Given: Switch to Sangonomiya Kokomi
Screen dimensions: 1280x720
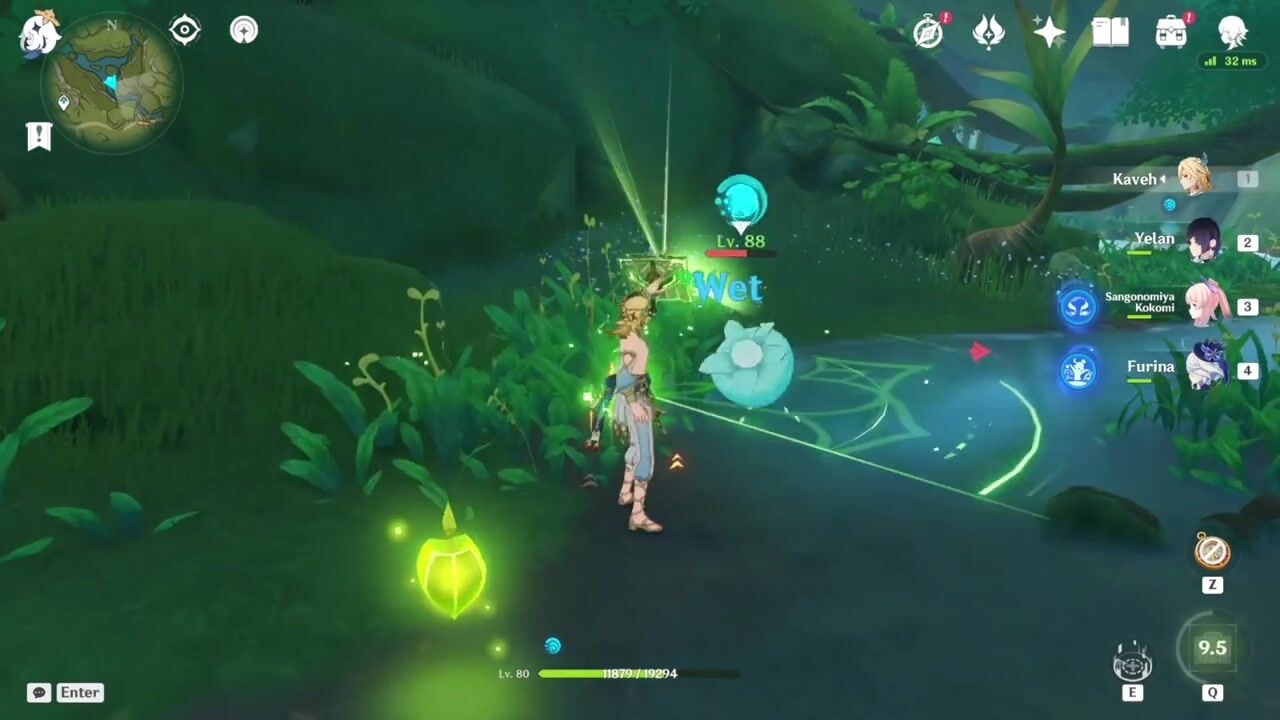Looking at the screenshot, I should 1205,304.
